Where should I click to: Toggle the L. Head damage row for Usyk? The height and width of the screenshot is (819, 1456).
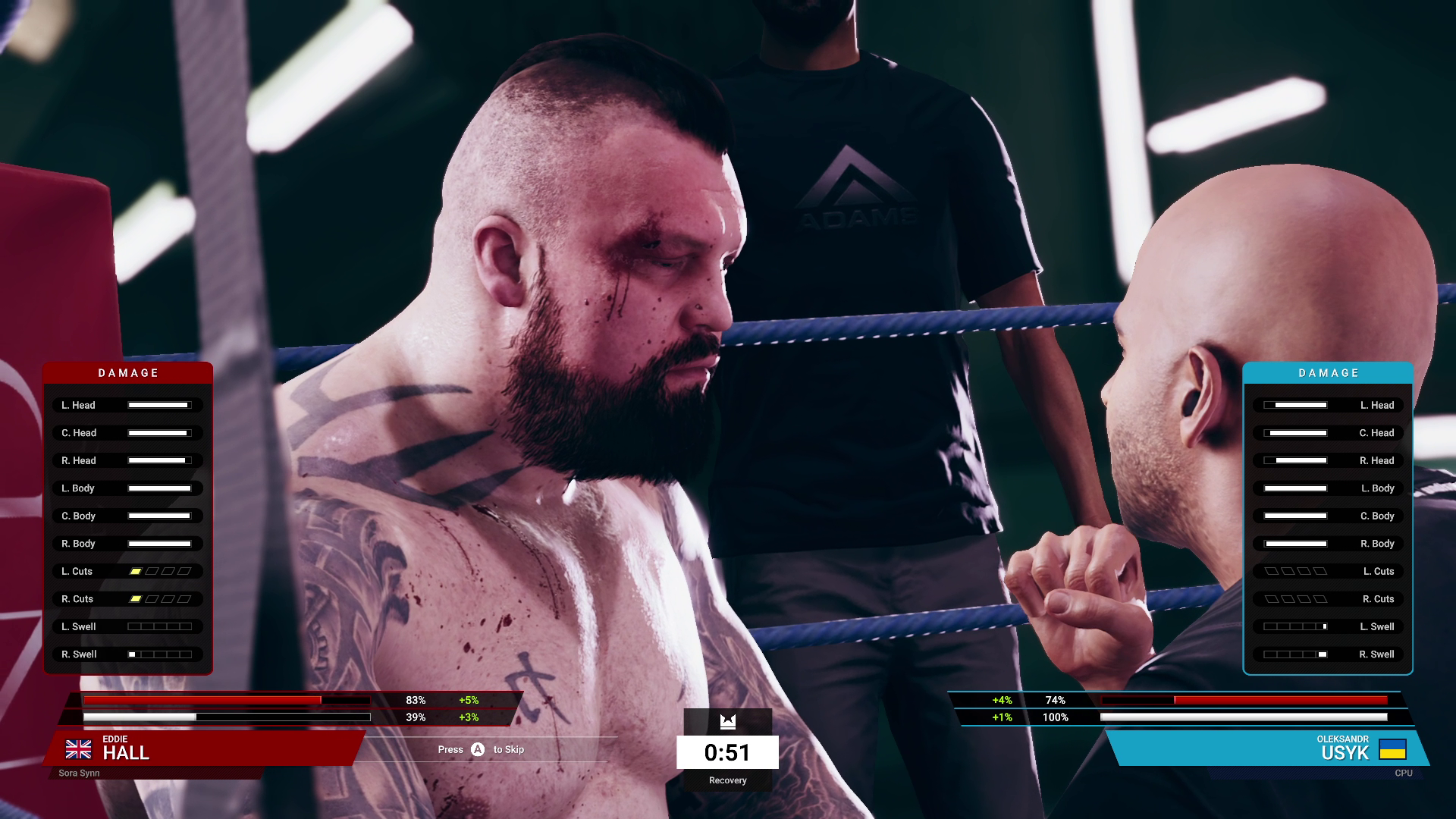click(1327, 405)
